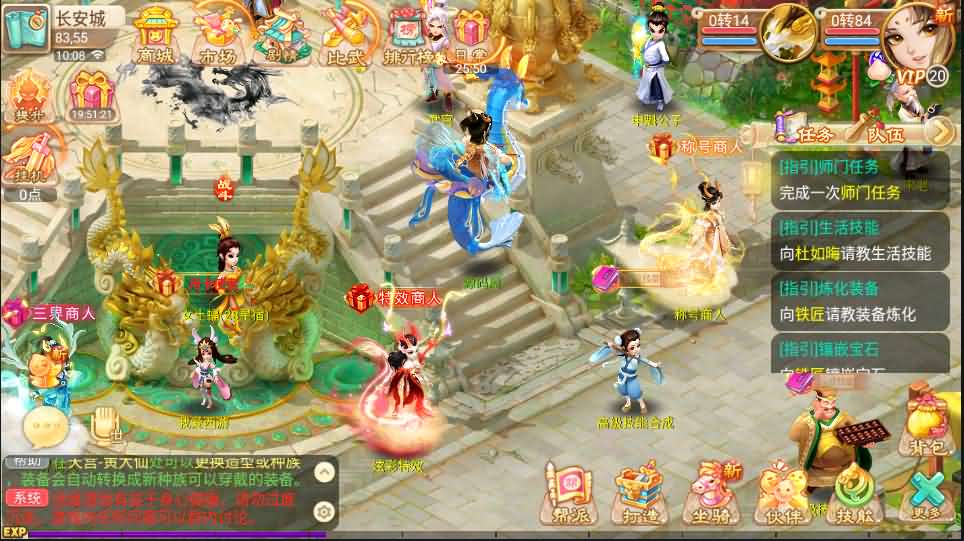Open the 剧情 story menu

coord(279,35)
